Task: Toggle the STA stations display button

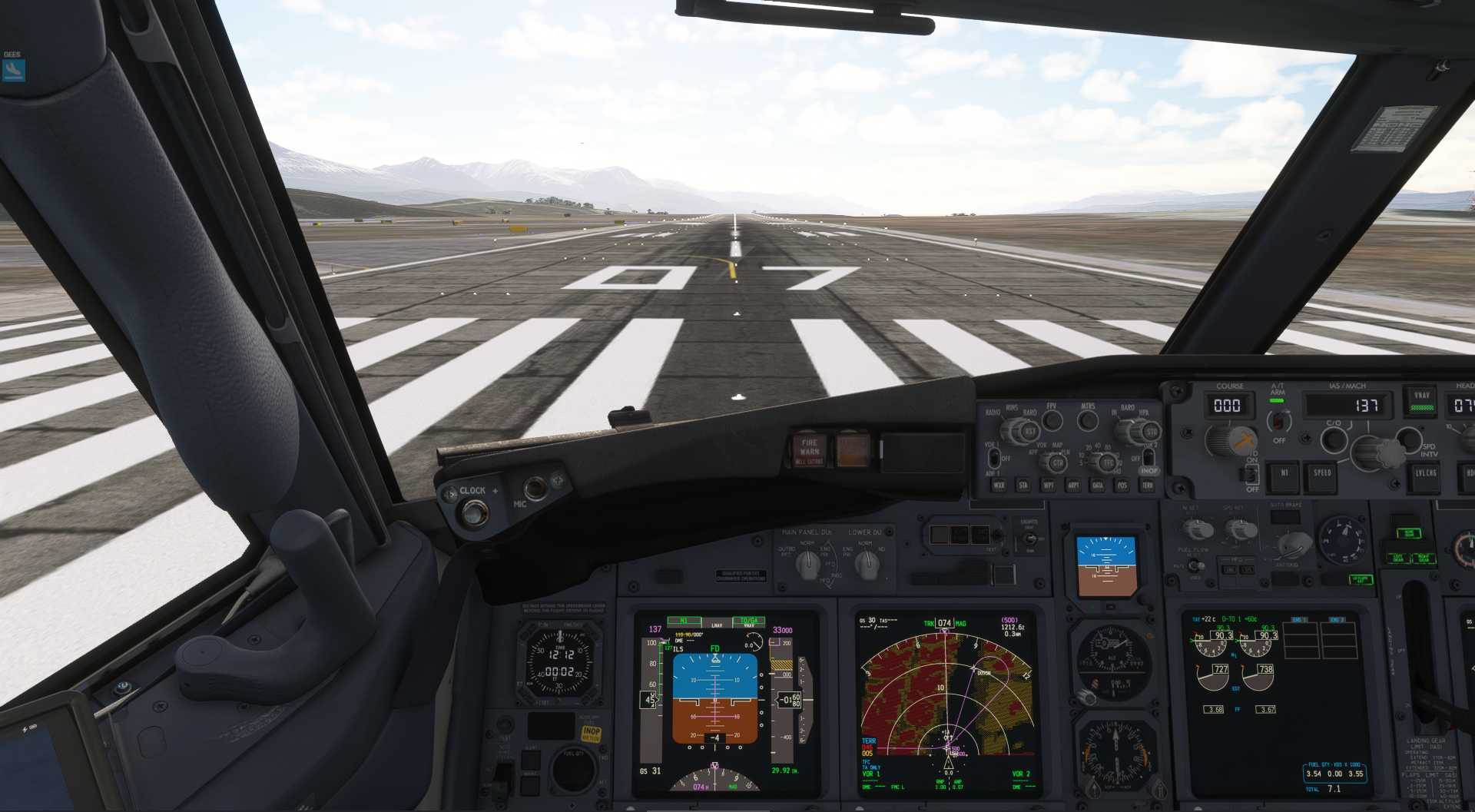Action: click(x=1023, y=486)
